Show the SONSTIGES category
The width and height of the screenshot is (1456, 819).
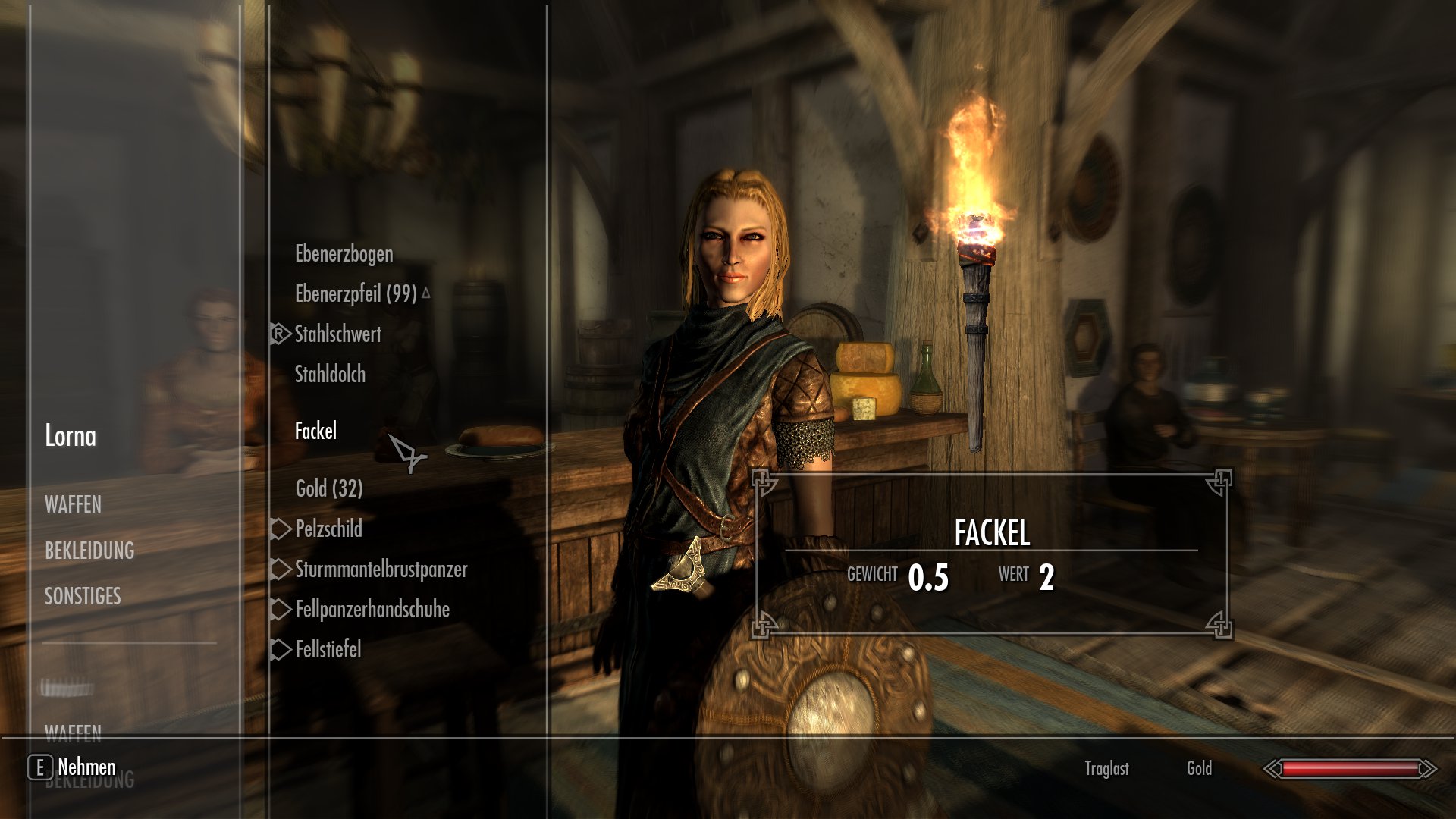[83, 597]
